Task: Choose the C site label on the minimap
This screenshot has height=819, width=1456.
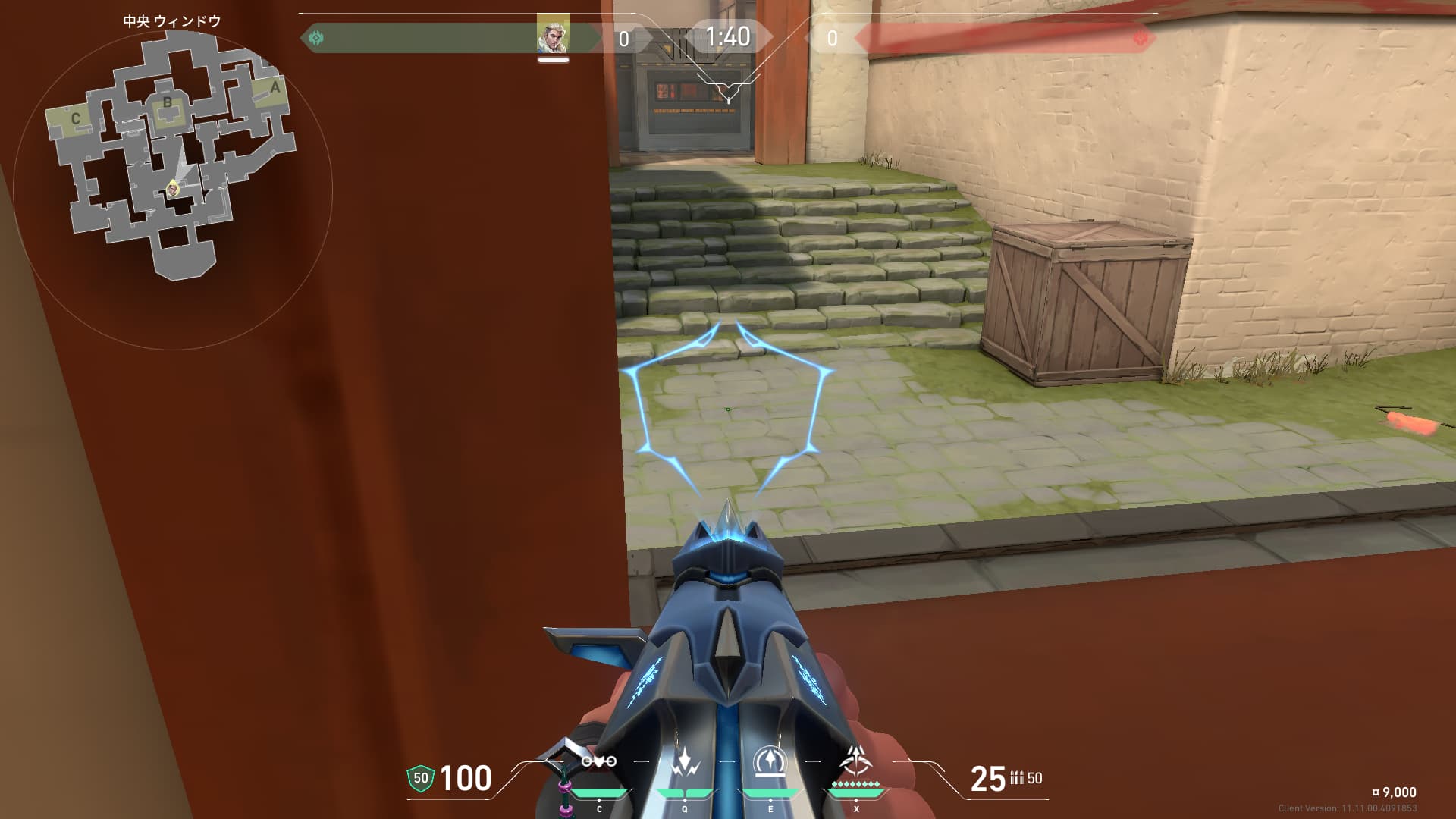Action: (x=75, y=118)
